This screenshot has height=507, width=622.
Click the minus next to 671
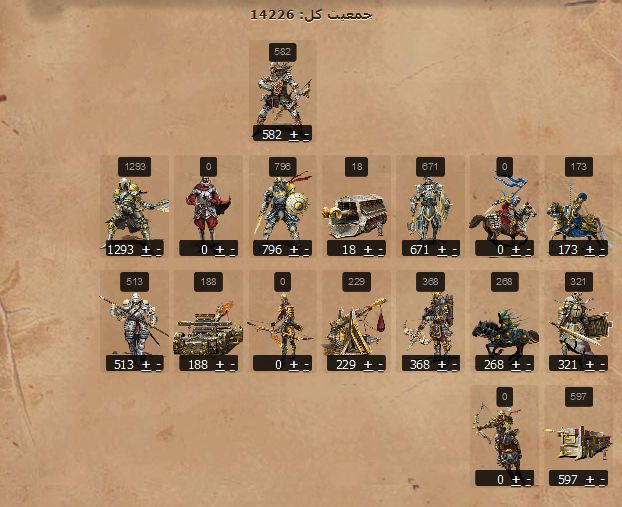point(454,249)
